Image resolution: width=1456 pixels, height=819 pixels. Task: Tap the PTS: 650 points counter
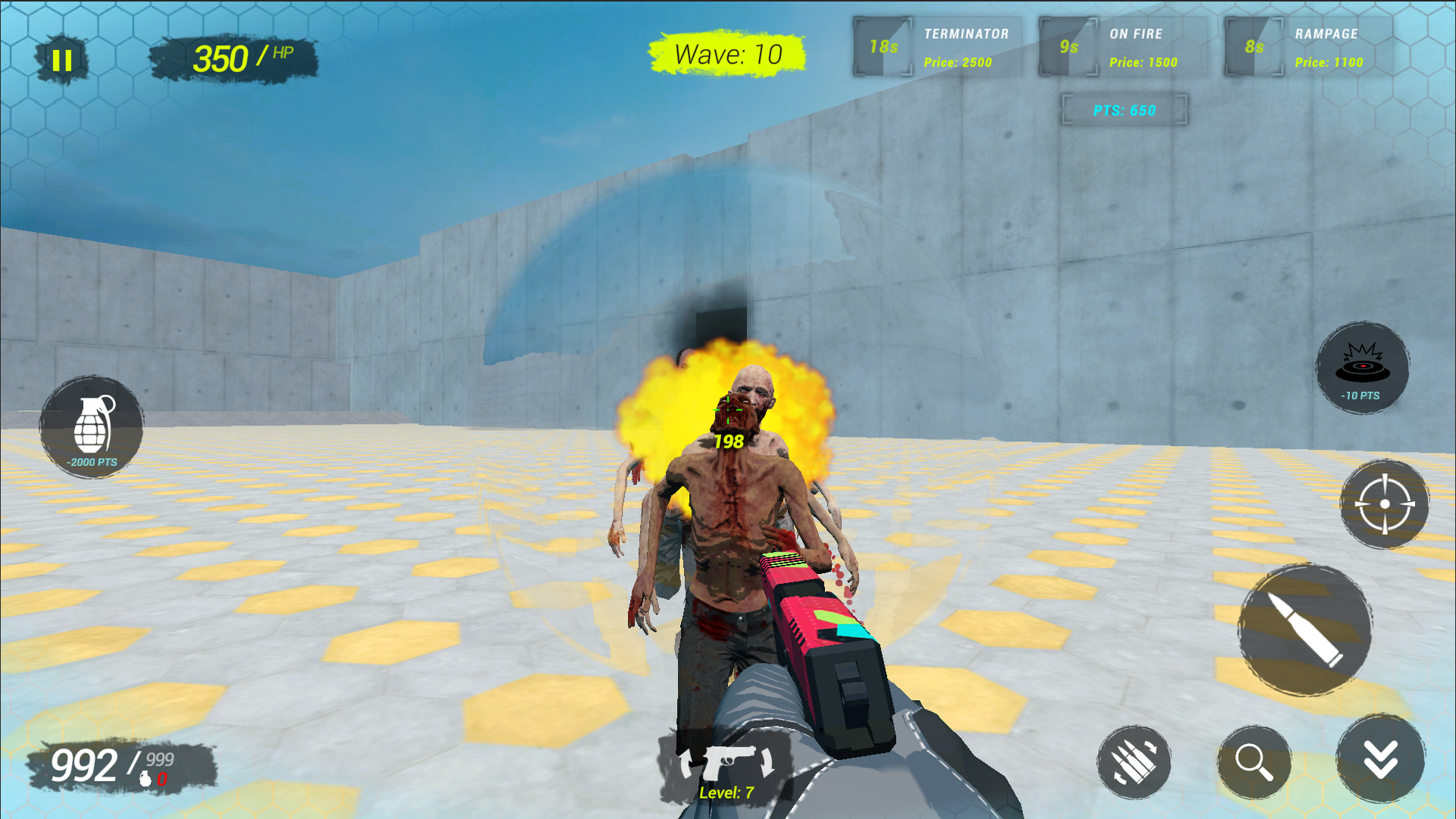coord(1125,109)
